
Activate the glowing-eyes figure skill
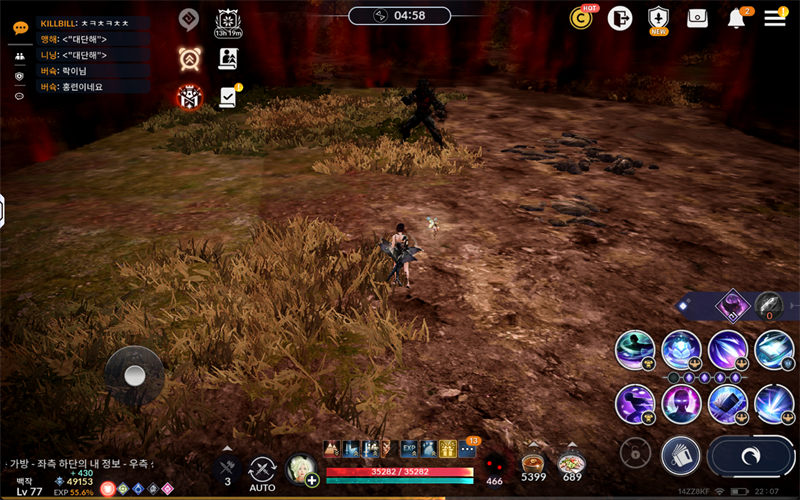point(681,404)
